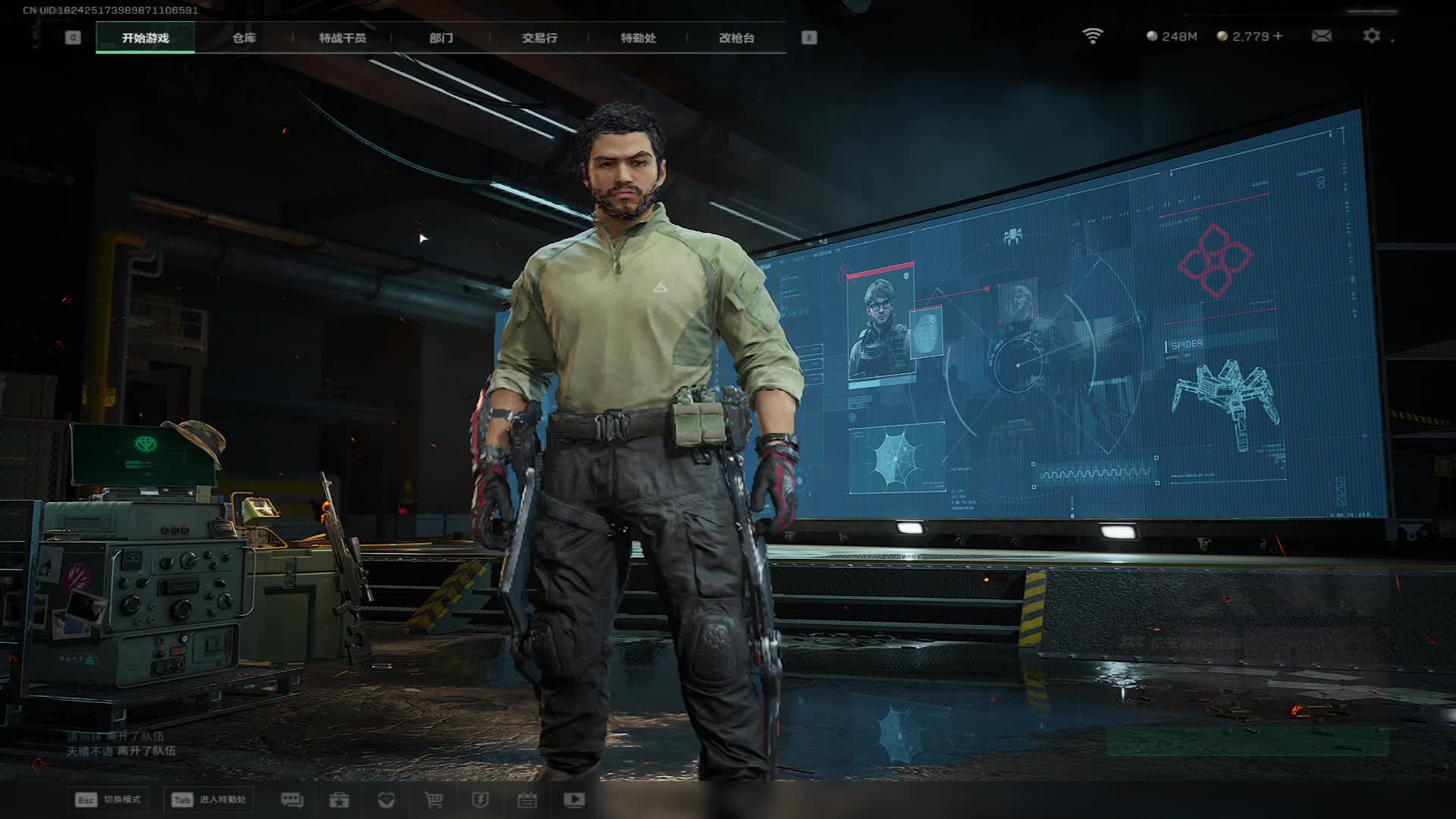Go to the 交易行 trading house tab

[539, 38]
